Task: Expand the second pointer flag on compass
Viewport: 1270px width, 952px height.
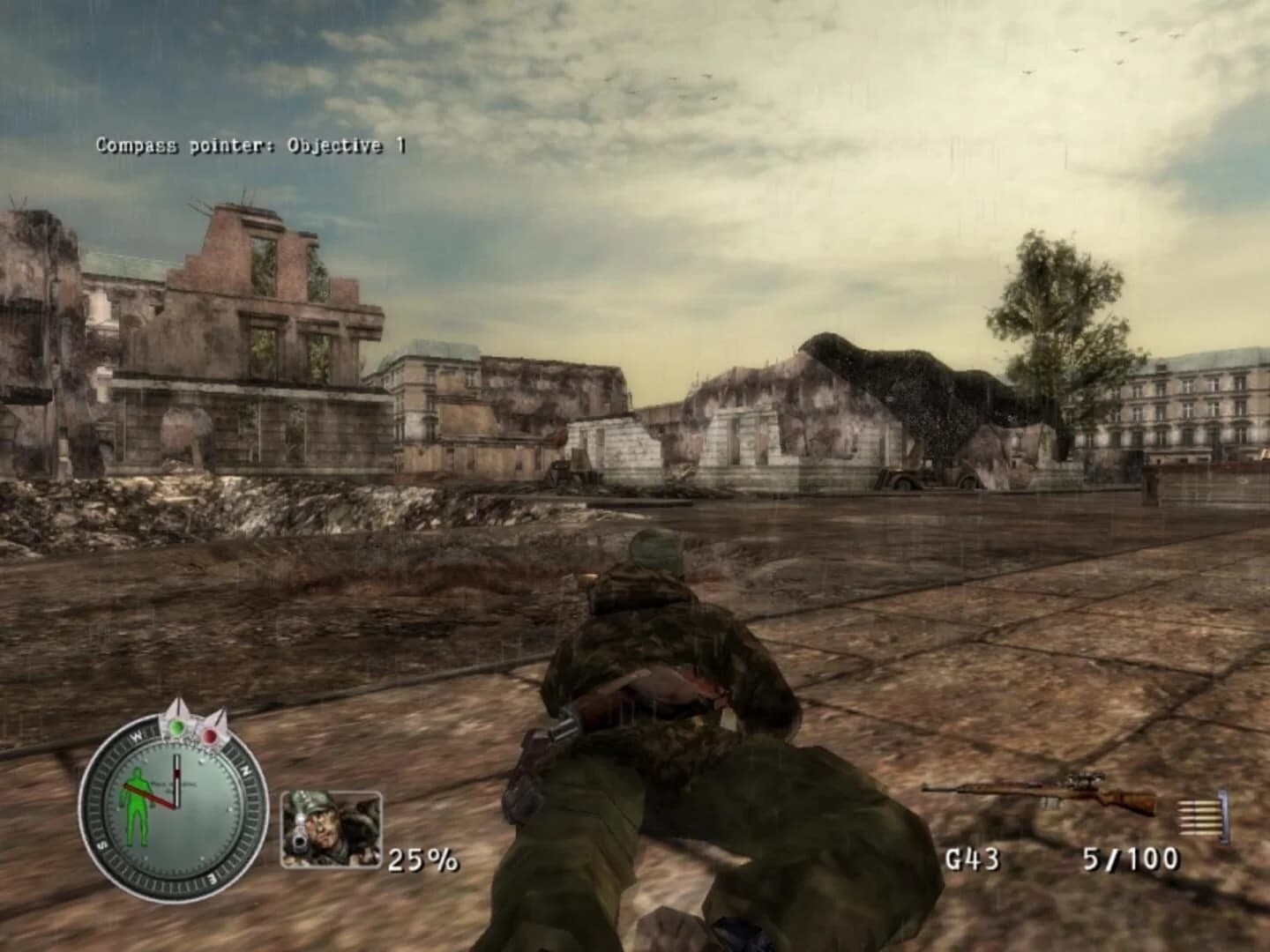Action: [220, 721]
